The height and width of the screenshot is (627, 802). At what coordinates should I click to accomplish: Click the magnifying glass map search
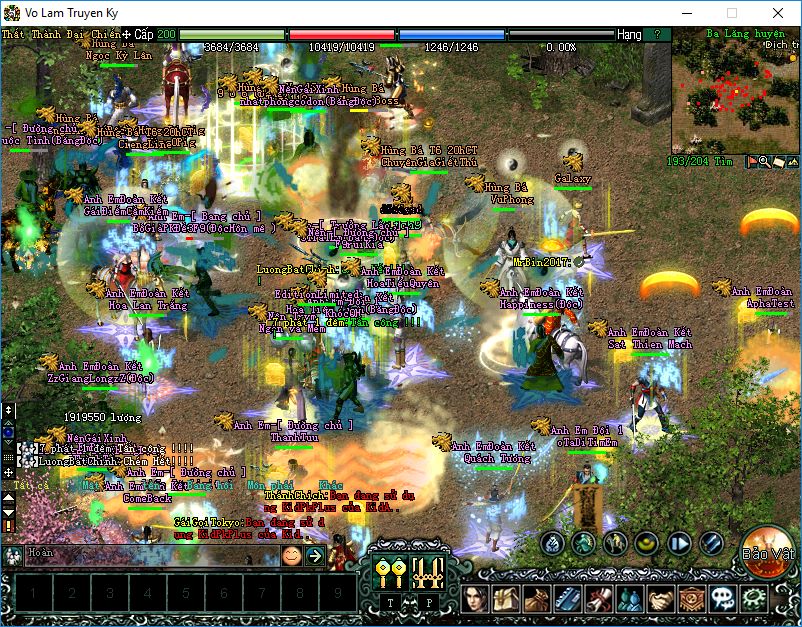pyautogui.click(x=766, y=161)
